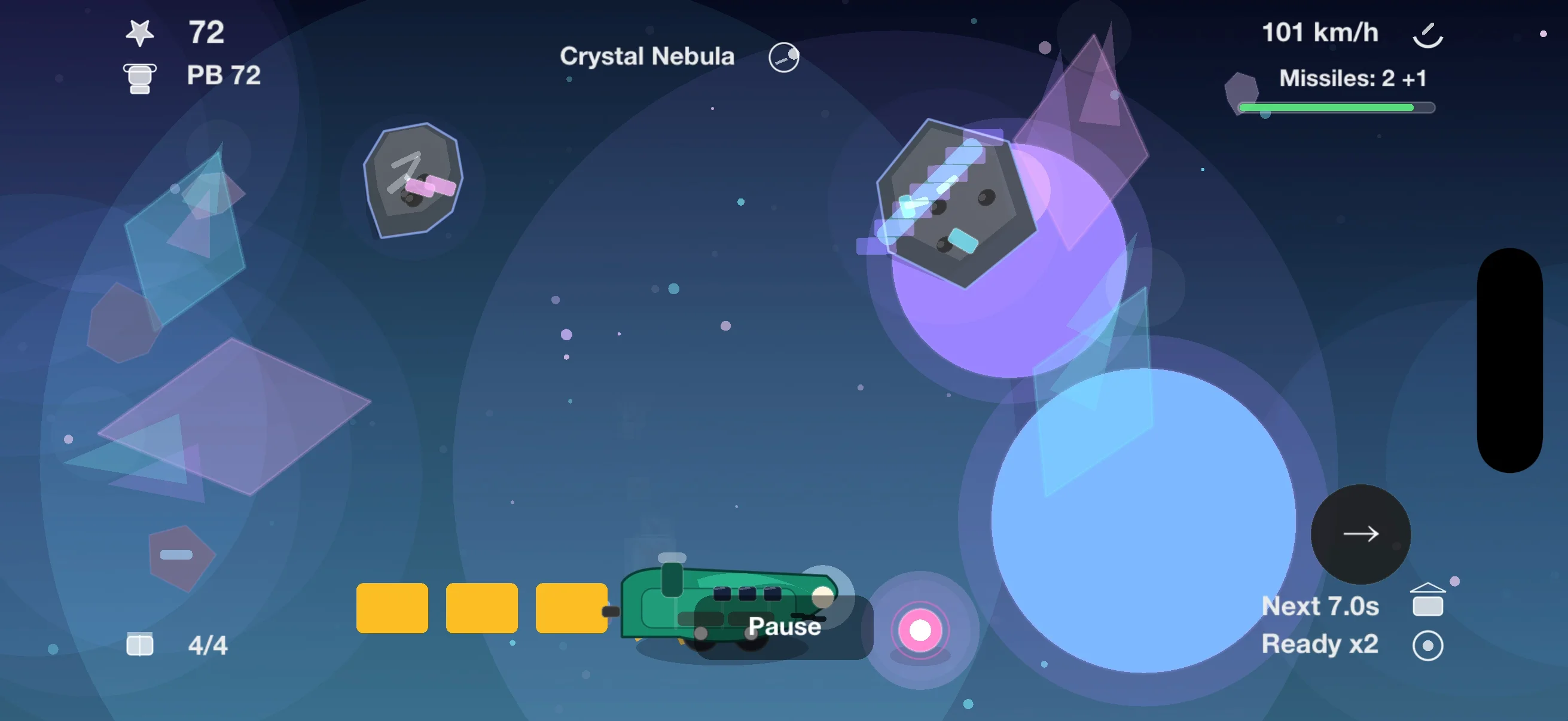Select the wagon counter icon beside 4/4
The image size is (1568, 721).
[x=139, y=644]
